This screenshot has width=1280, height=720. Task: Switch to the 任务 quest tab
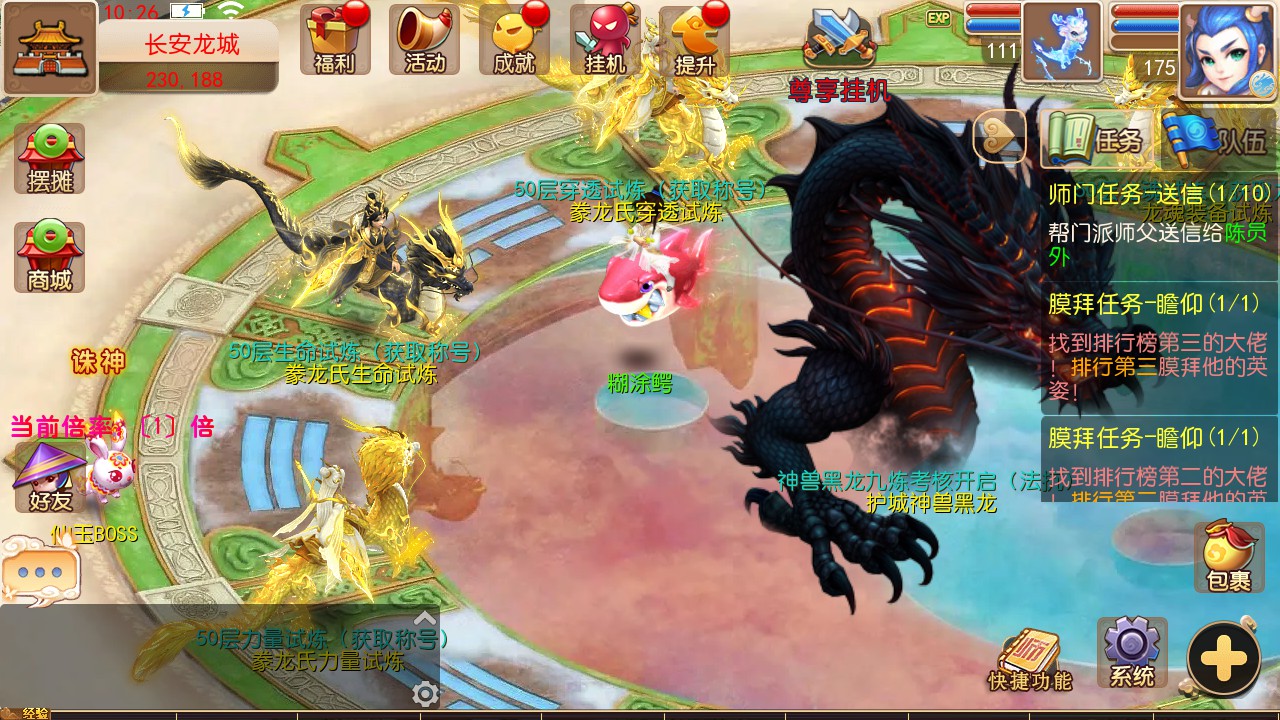(x=1096, y=139)
